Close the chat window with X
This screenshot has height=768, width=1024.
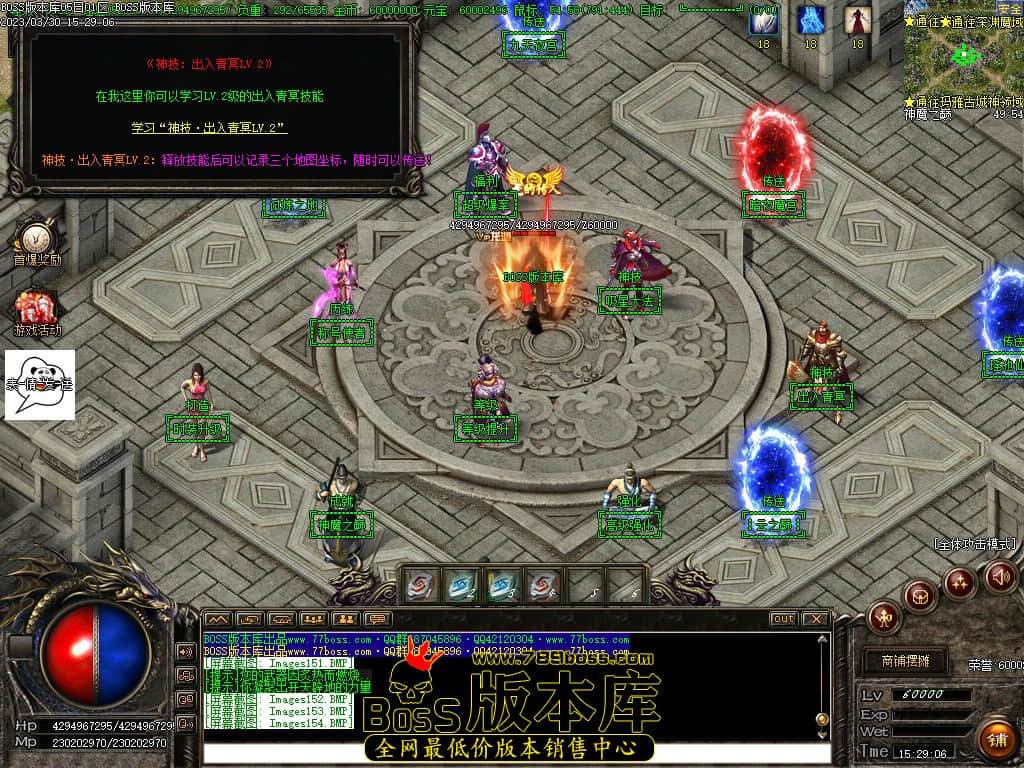(816, 619)
